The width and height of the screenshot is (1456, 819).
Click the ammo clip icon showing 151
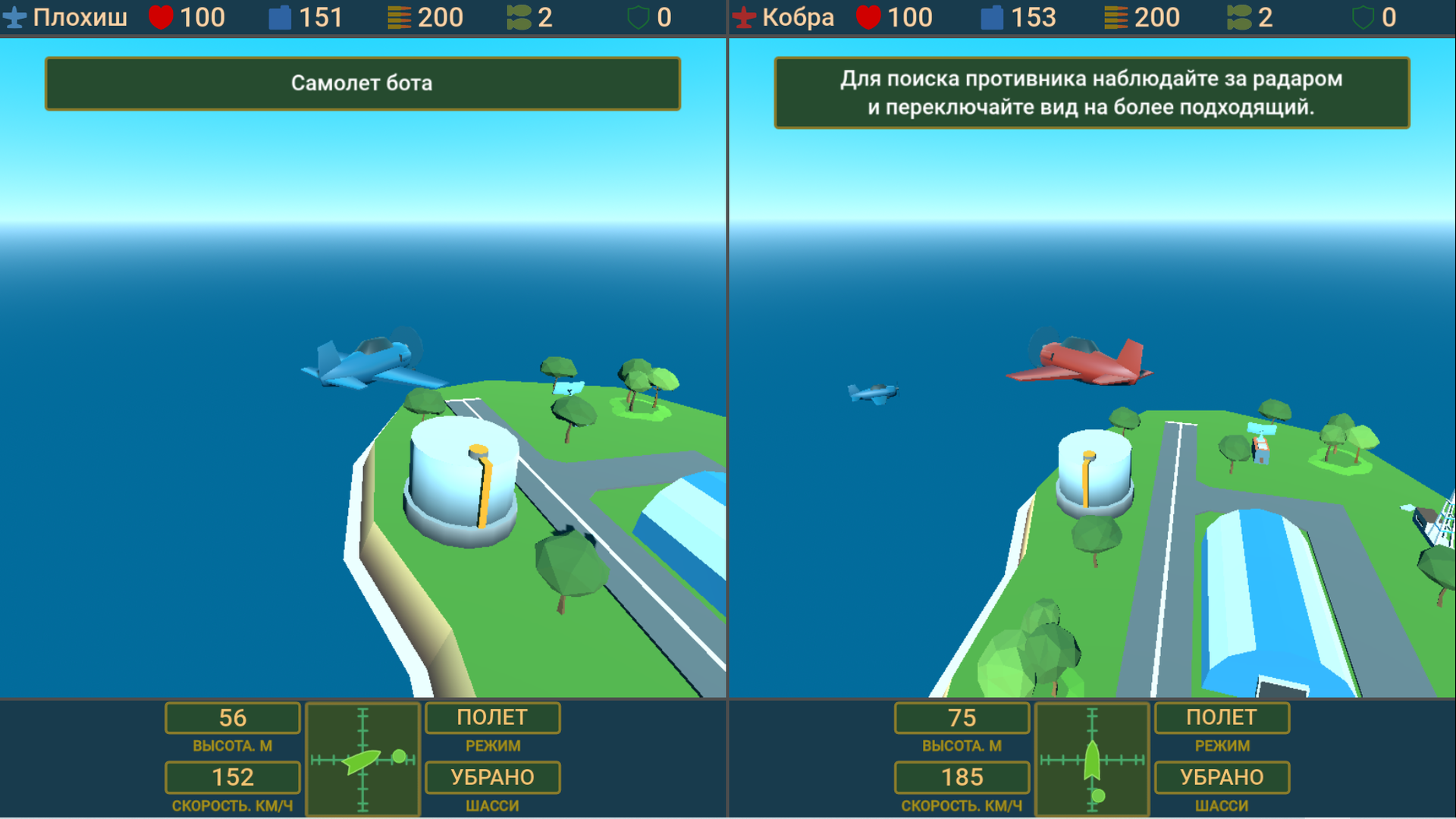(280, 16)
